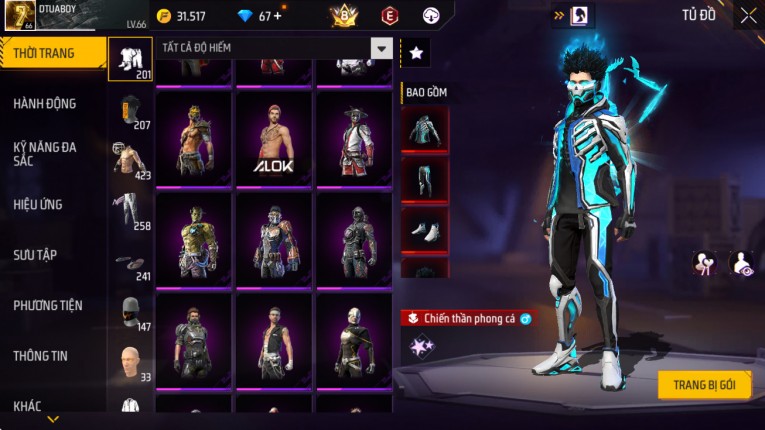Add diamonds using the plus button

276,16
